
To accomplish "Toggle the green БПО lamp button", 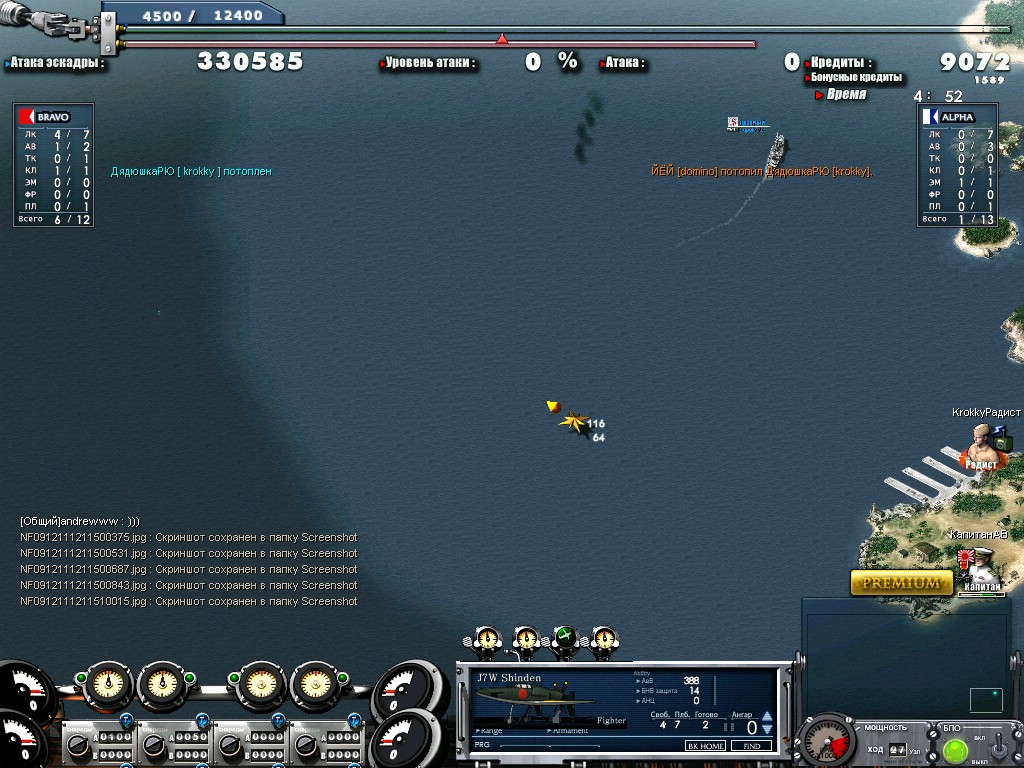I will coord(956,749).
